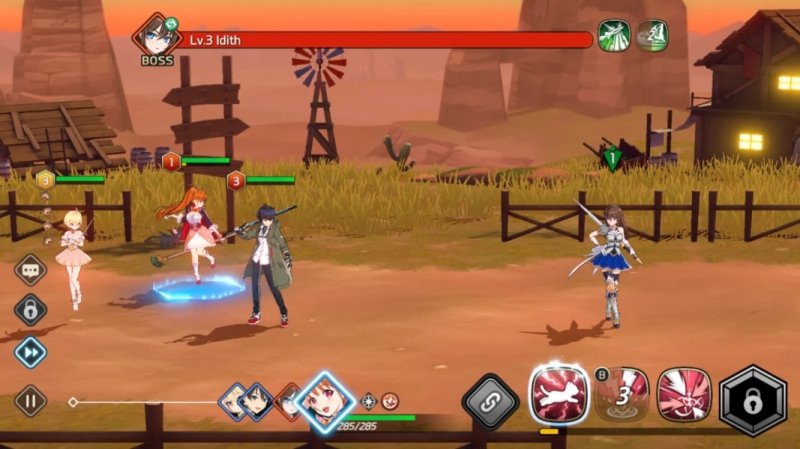
Task: Activate the leaping beast skill icon
Action: tap(560, 395)
